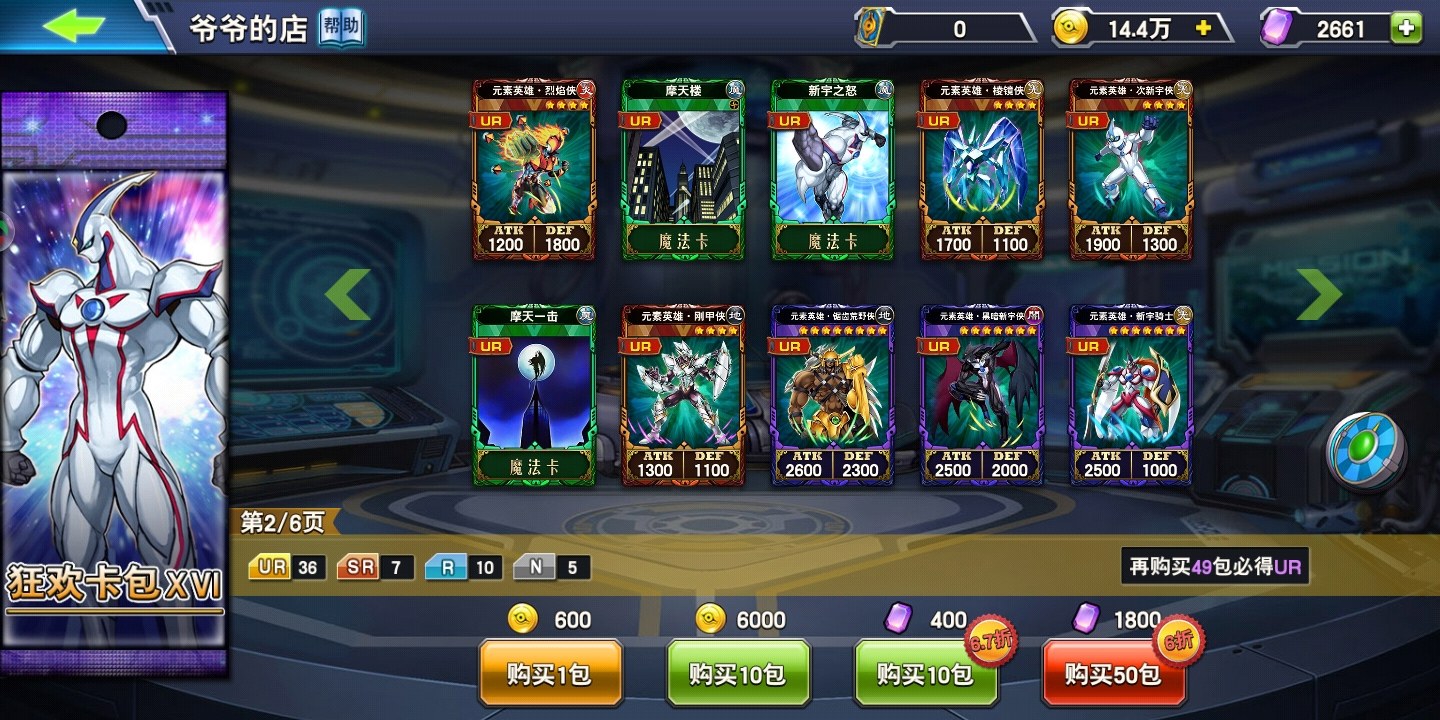Buy 1 pack for 600 coins
1440x720 pixels.
click(x=550, y=674)
